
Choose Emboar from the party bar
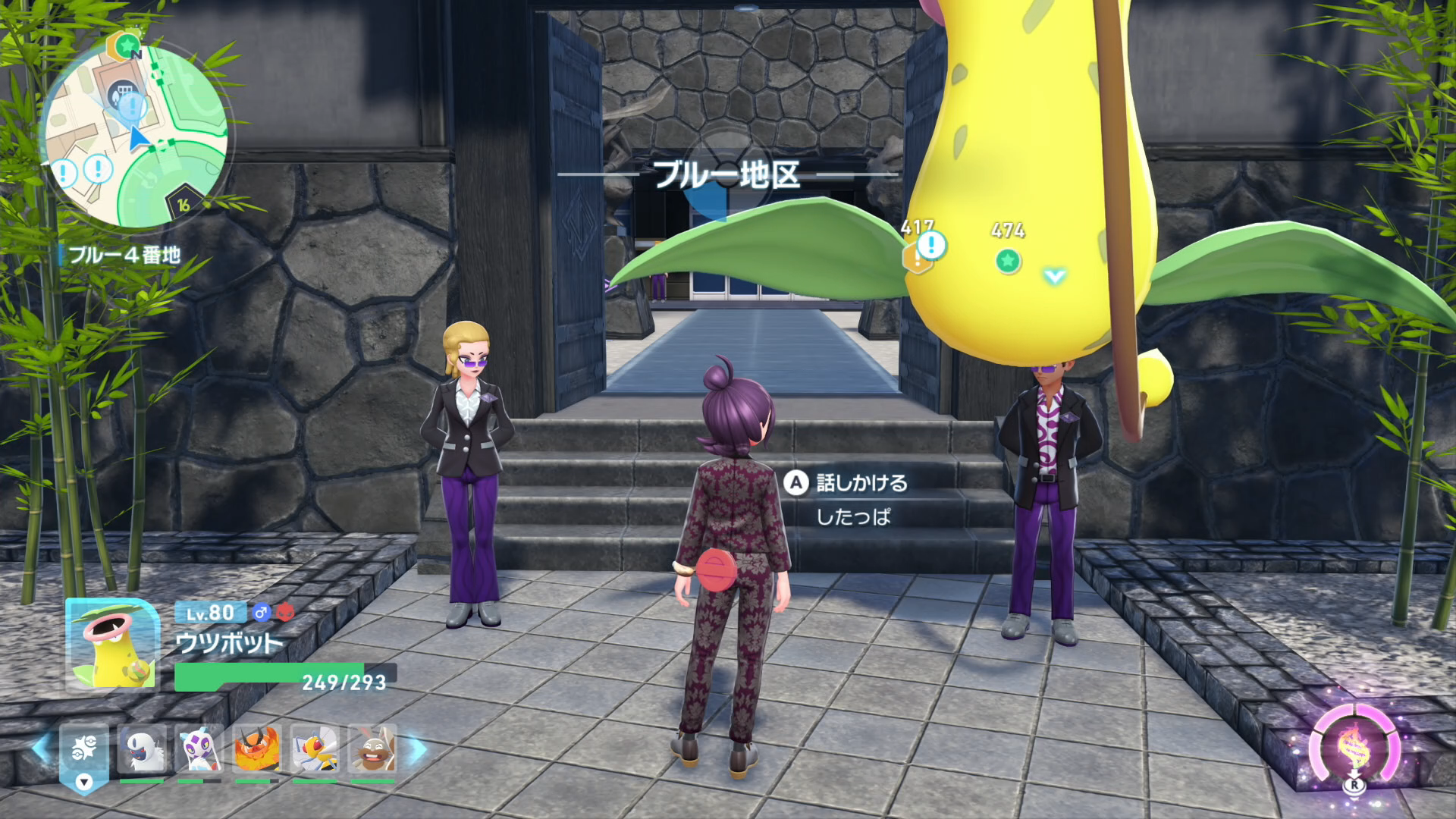pos(257,749)
